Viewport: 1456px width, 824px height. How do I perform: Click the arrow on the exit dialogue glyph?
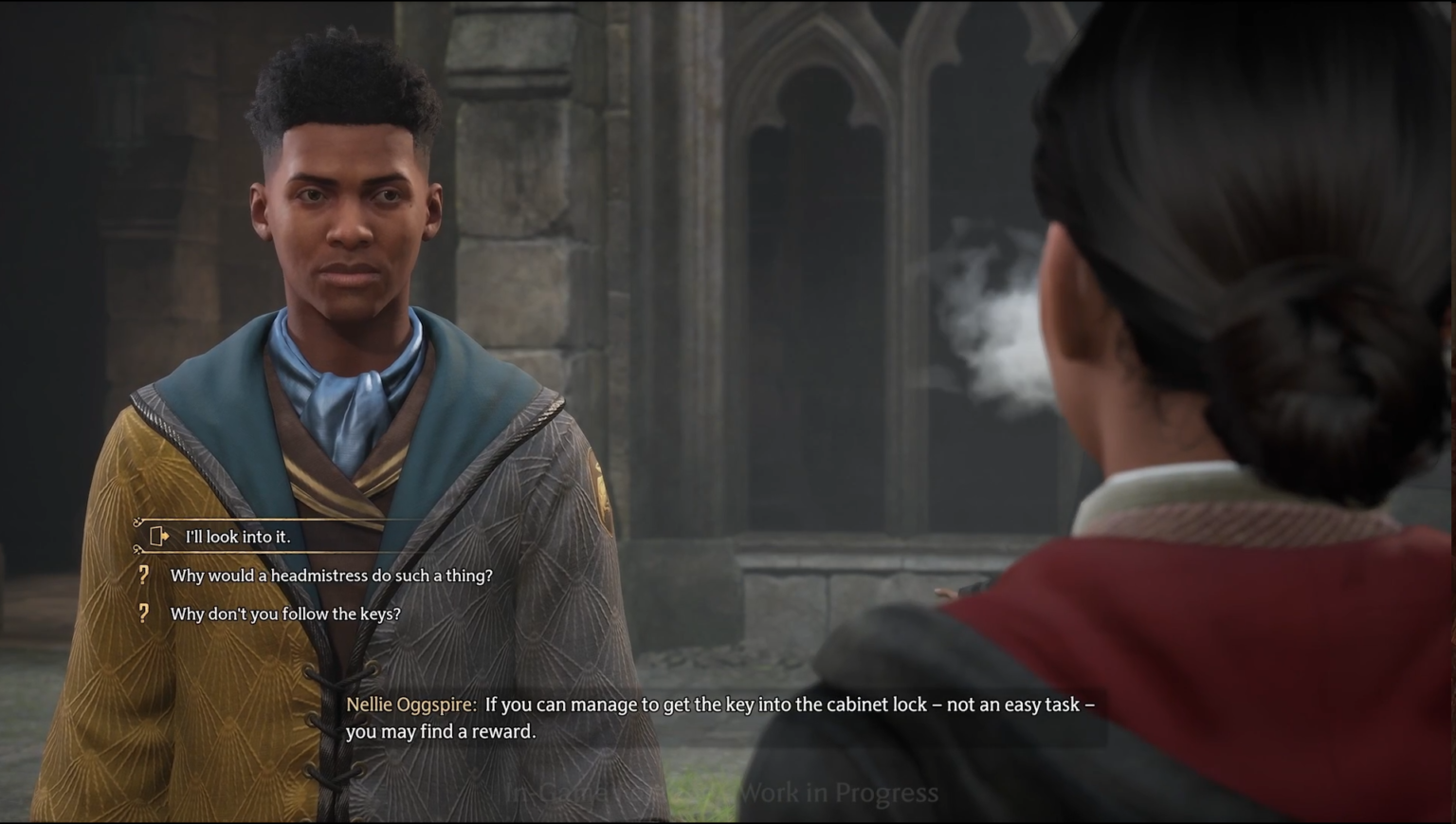click(x=167, y=537)
